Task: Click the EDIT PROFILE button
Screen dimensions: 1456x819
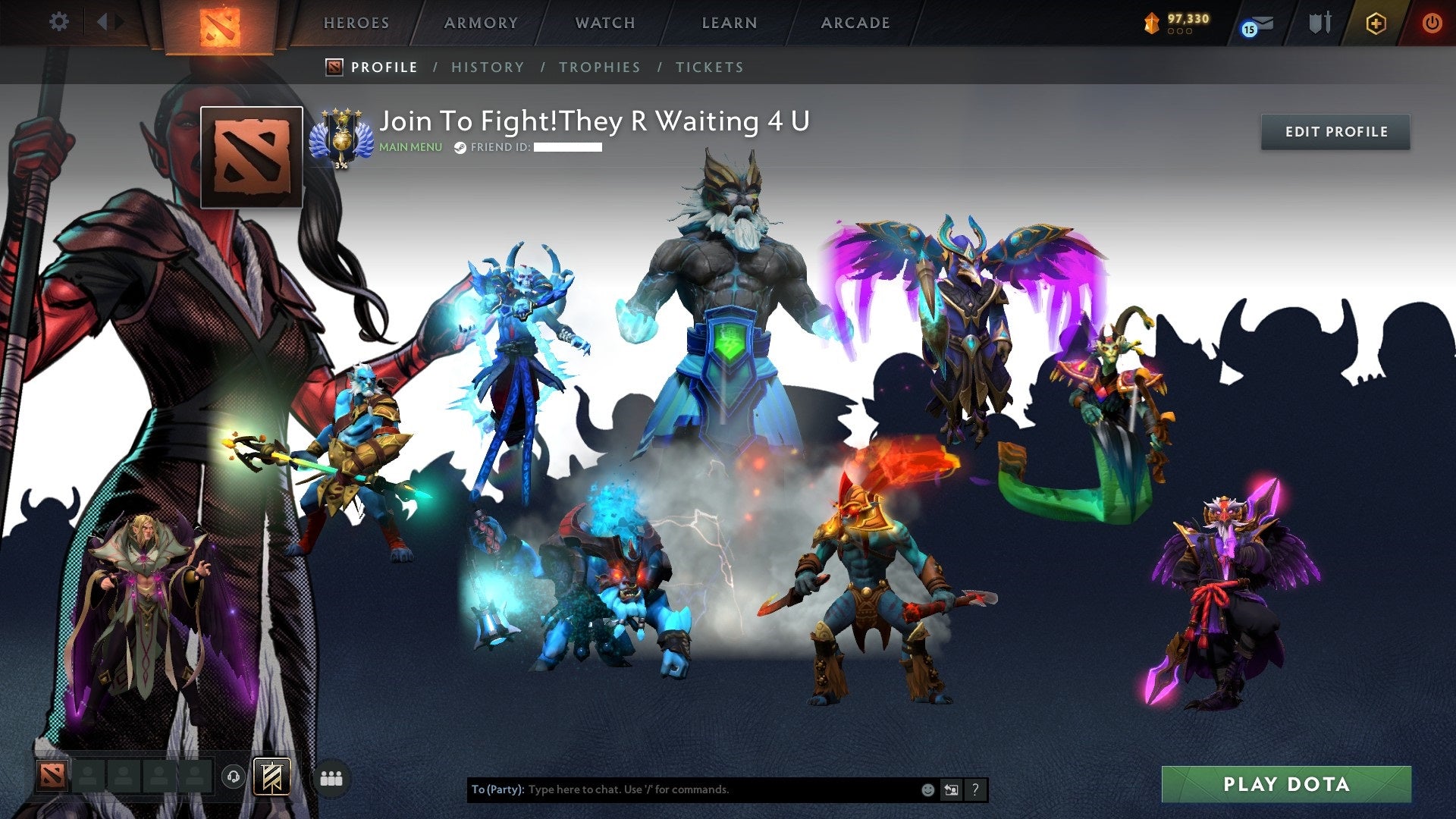Action: (1335, 131)
